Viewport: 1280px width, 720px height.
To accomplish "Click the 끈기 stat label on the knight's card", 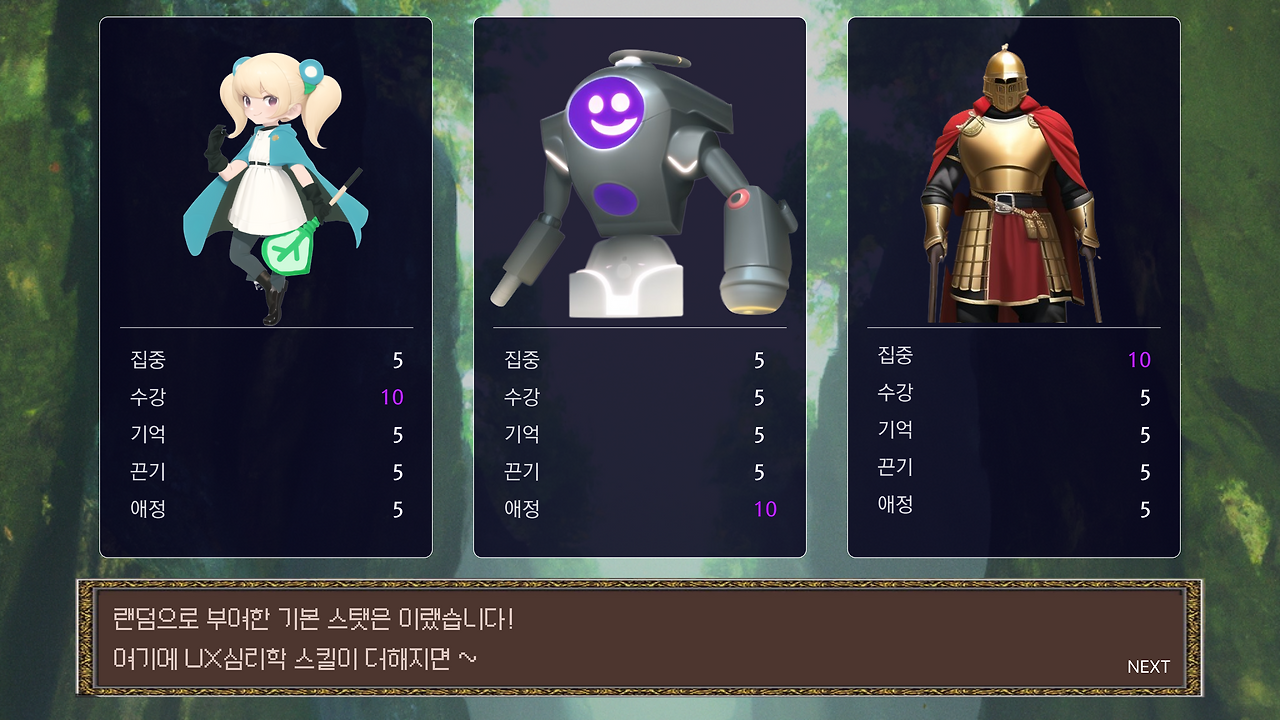I will coord(893,468).
